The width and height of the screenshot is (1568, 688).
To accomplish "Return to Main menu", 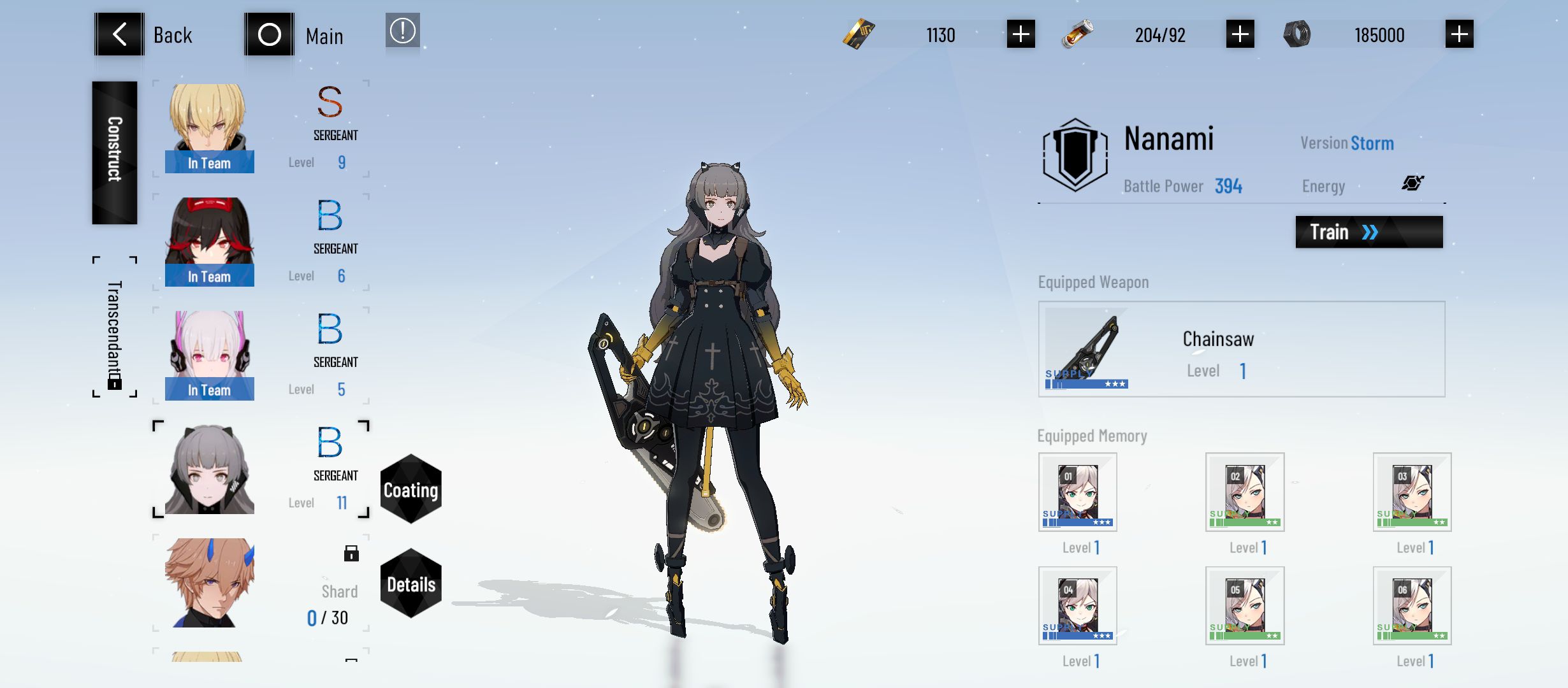I will click(x=294, y=34).
